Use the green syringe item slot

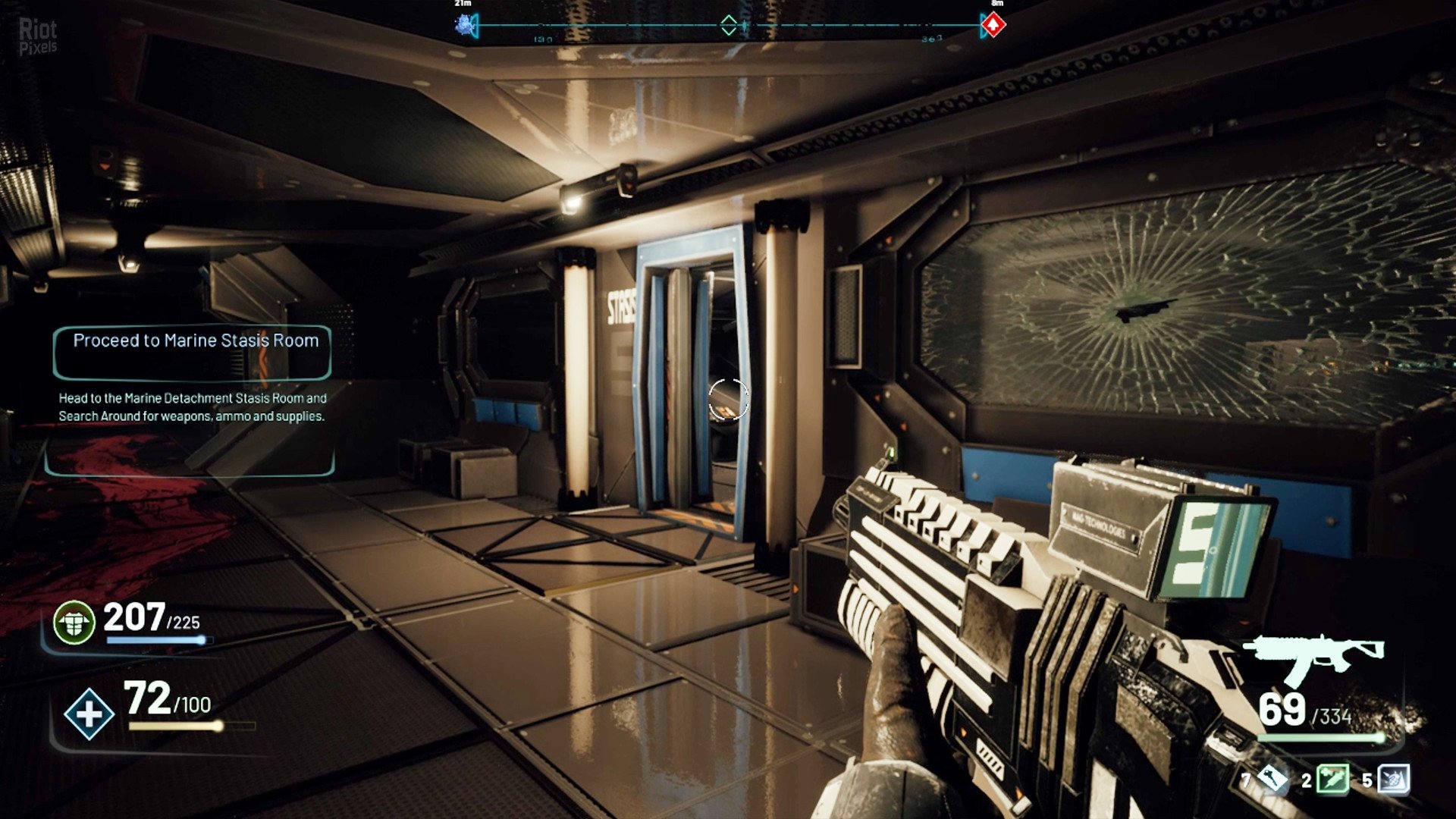coord(1332,779)
